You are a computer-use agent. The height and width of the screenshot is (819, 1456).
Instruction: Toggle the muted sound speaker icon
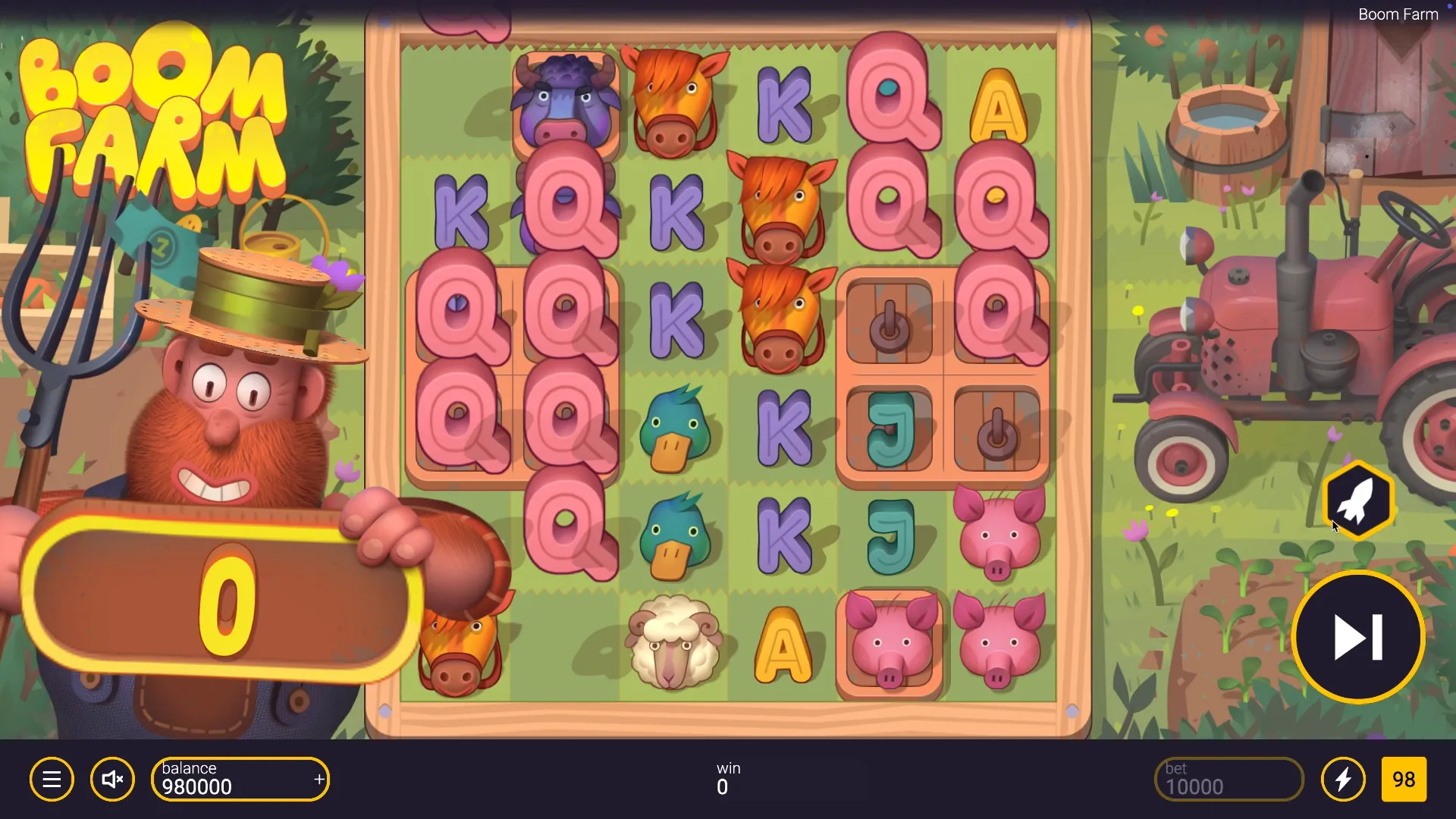pyautogui.click(x=112, y=780)
